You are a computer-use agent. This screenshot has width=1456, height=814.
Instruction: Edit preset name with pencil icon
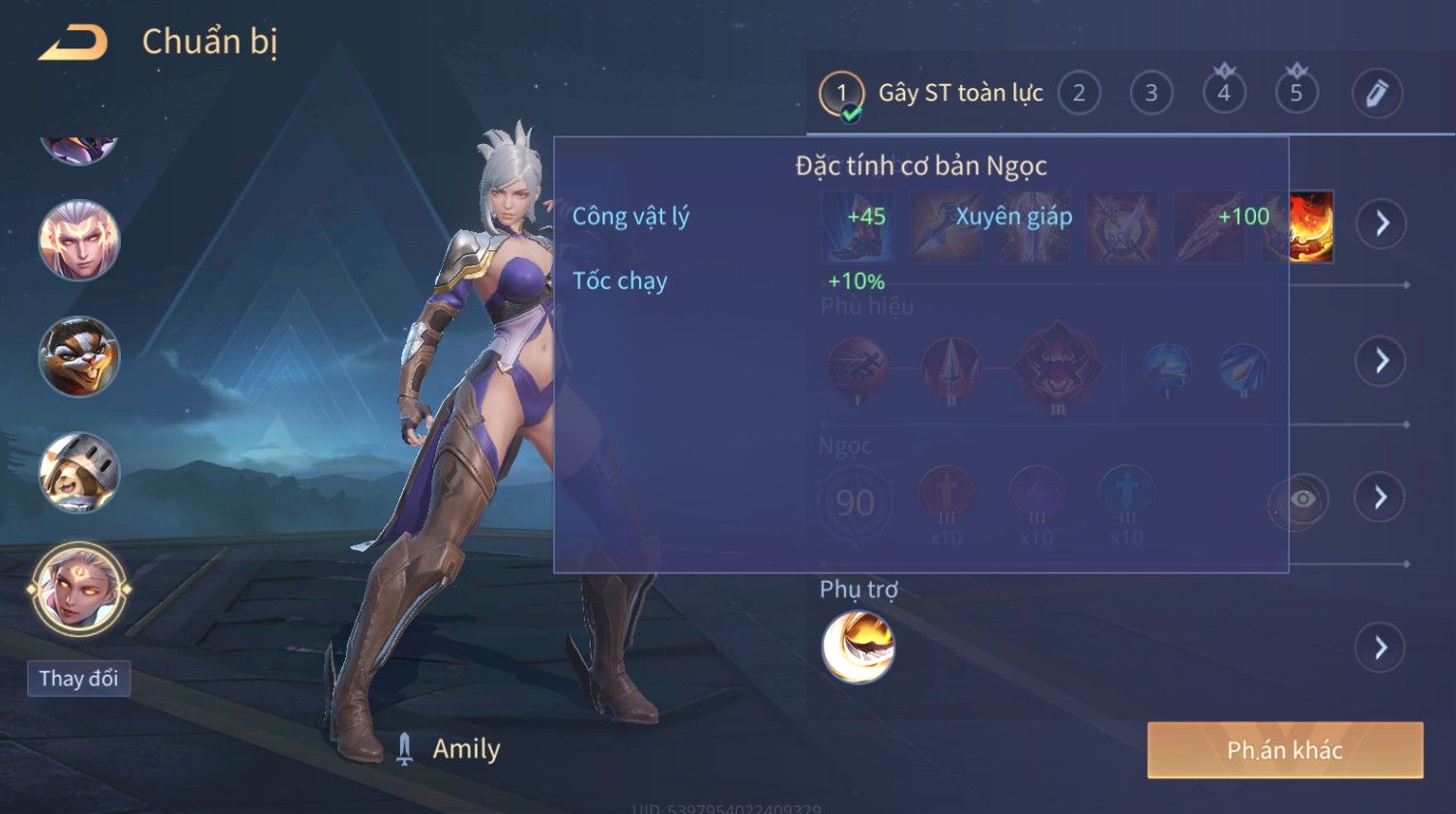point(1376,93)
